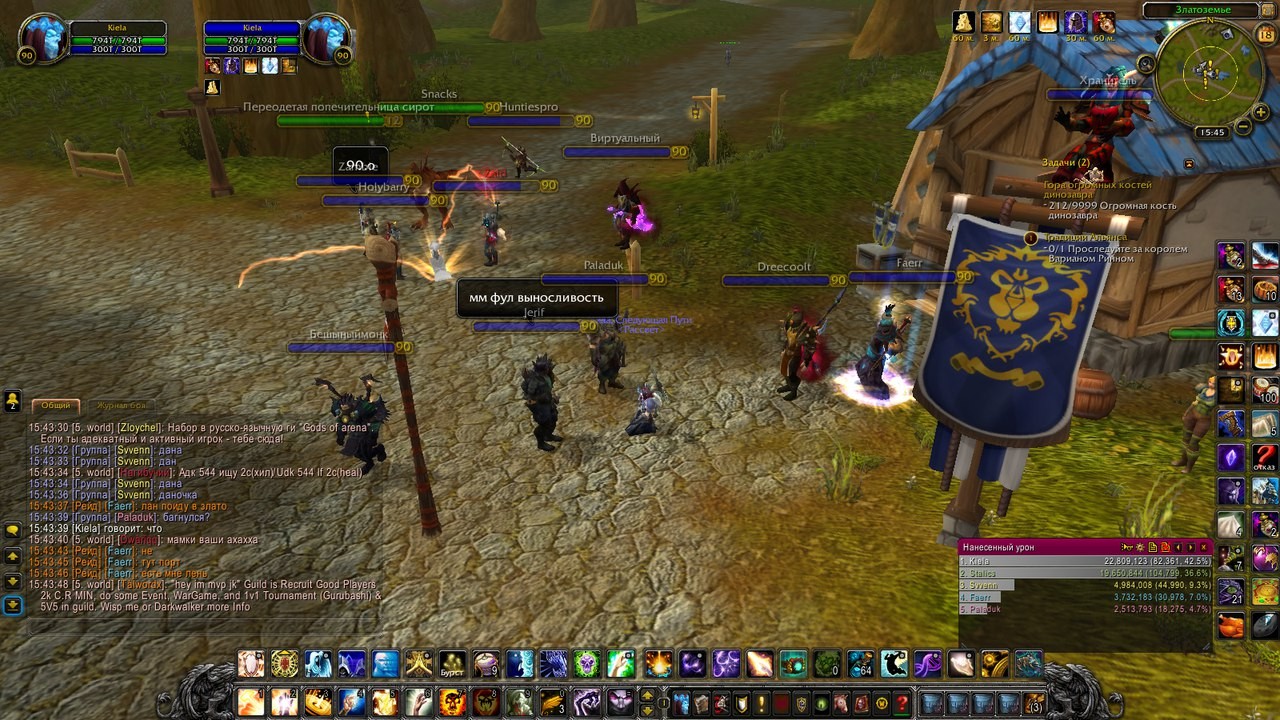The height and width of the screenshot is (720, 1280).
Task: Zoom in the minimap with plus button
Action: click(1259, 110)
